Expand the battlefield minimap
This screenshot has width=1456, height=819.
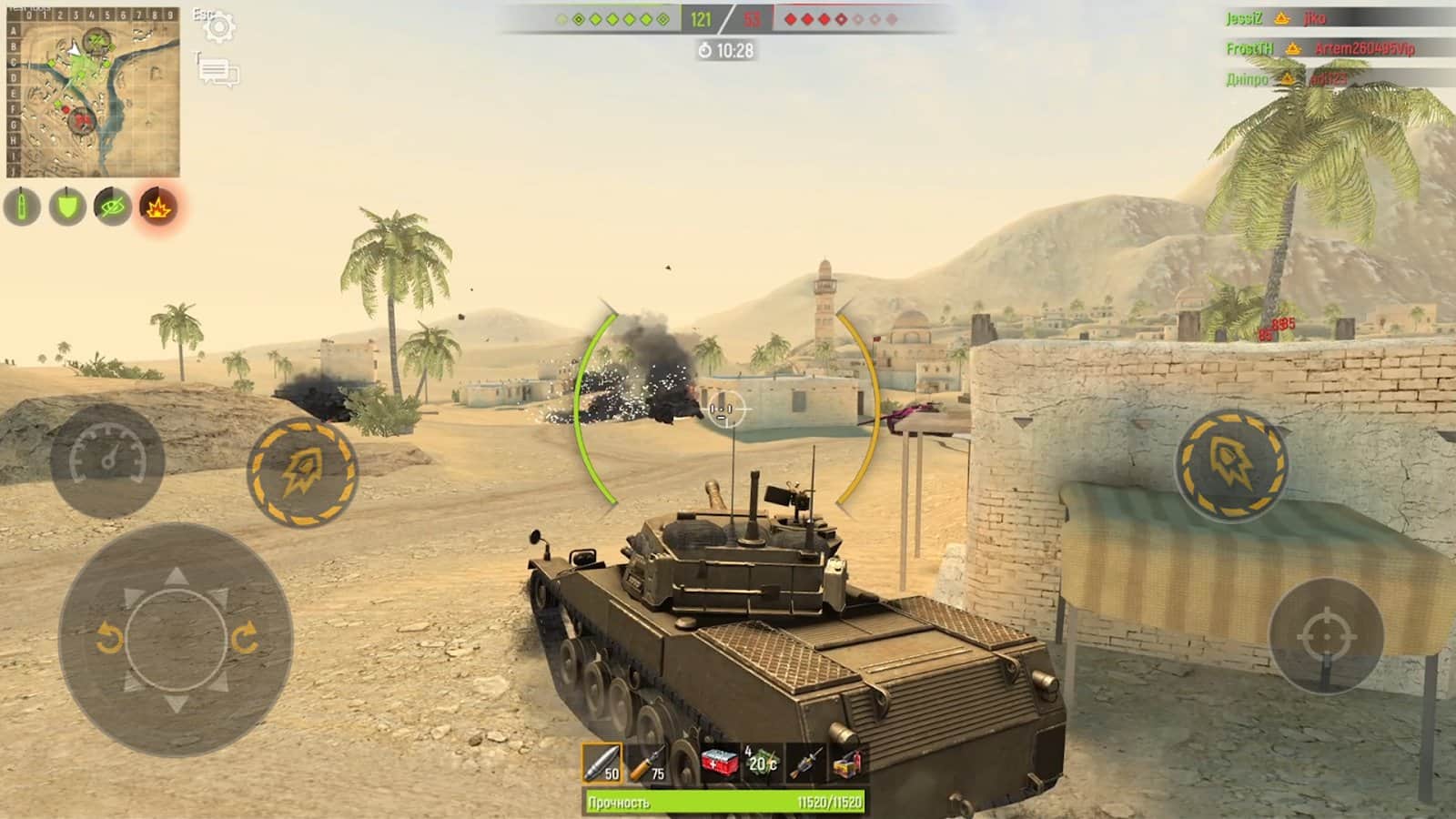click(93, 92)
